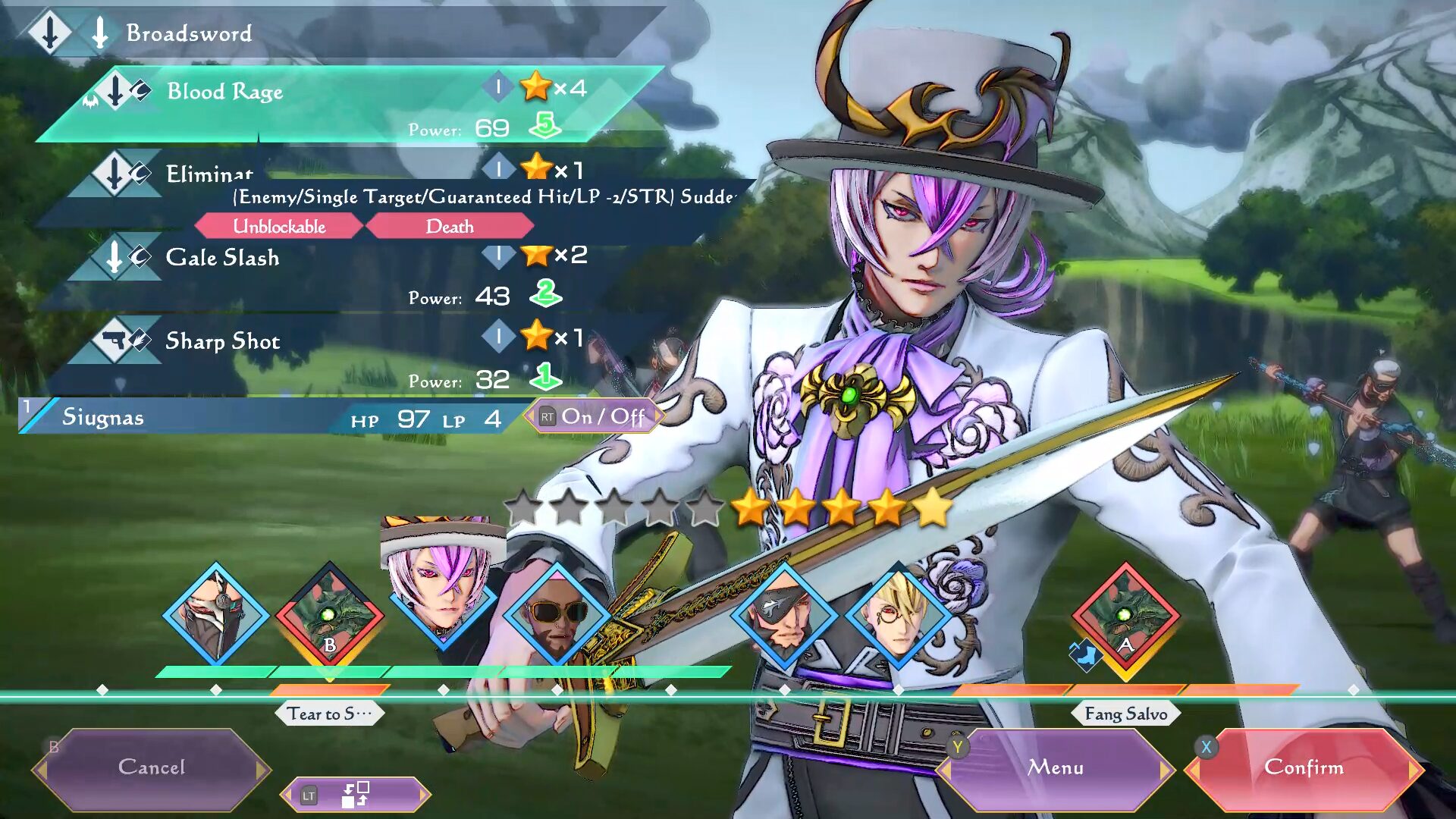Screen dimensions: 1456x819
Task: Choose the sunglasses bearded ally portrait
Action: tap(557, 614)
